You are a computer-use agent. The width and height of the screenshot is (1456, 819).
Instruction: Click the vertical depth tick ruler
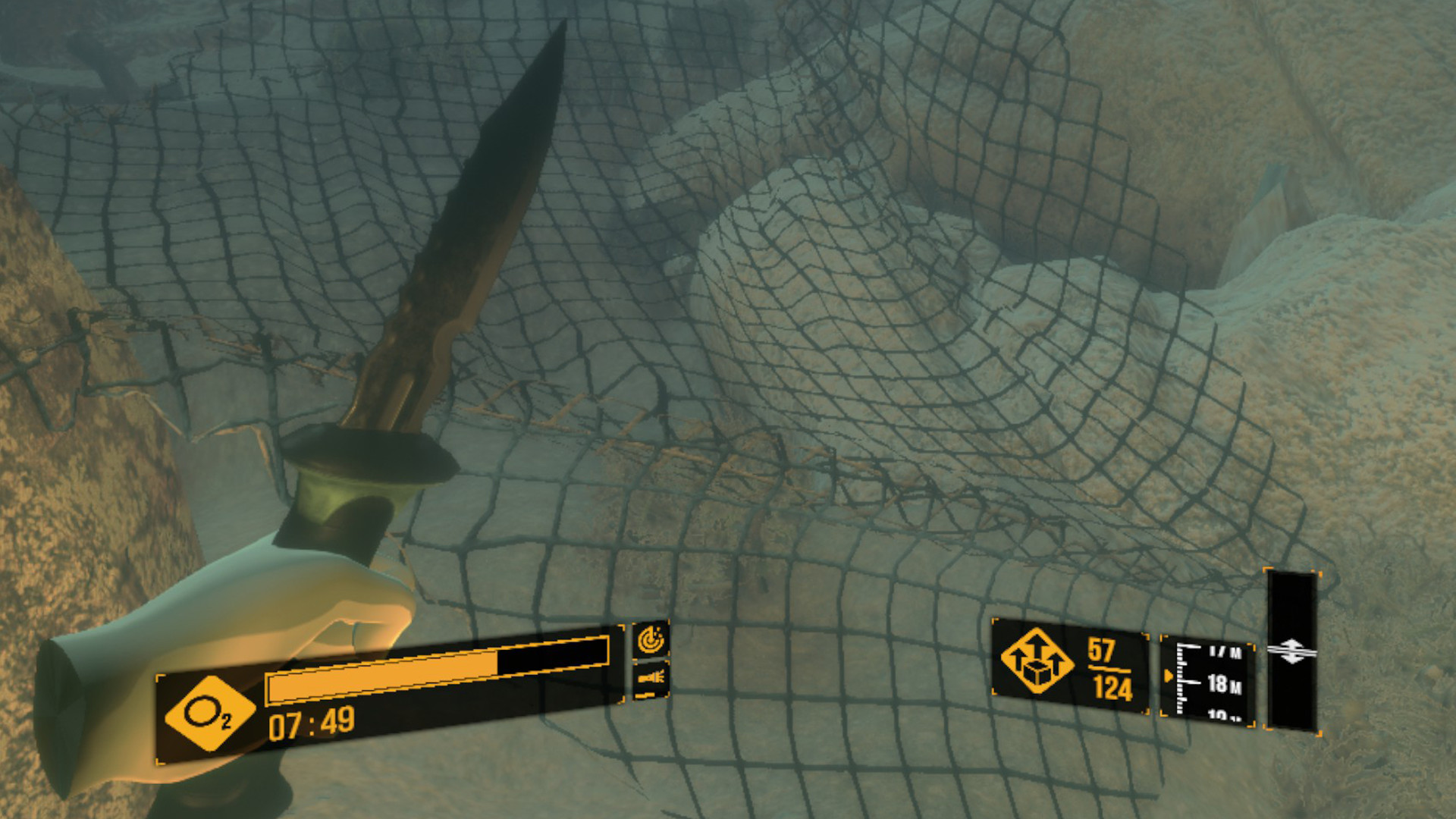pyautogui.click(x=1180, y=679)
